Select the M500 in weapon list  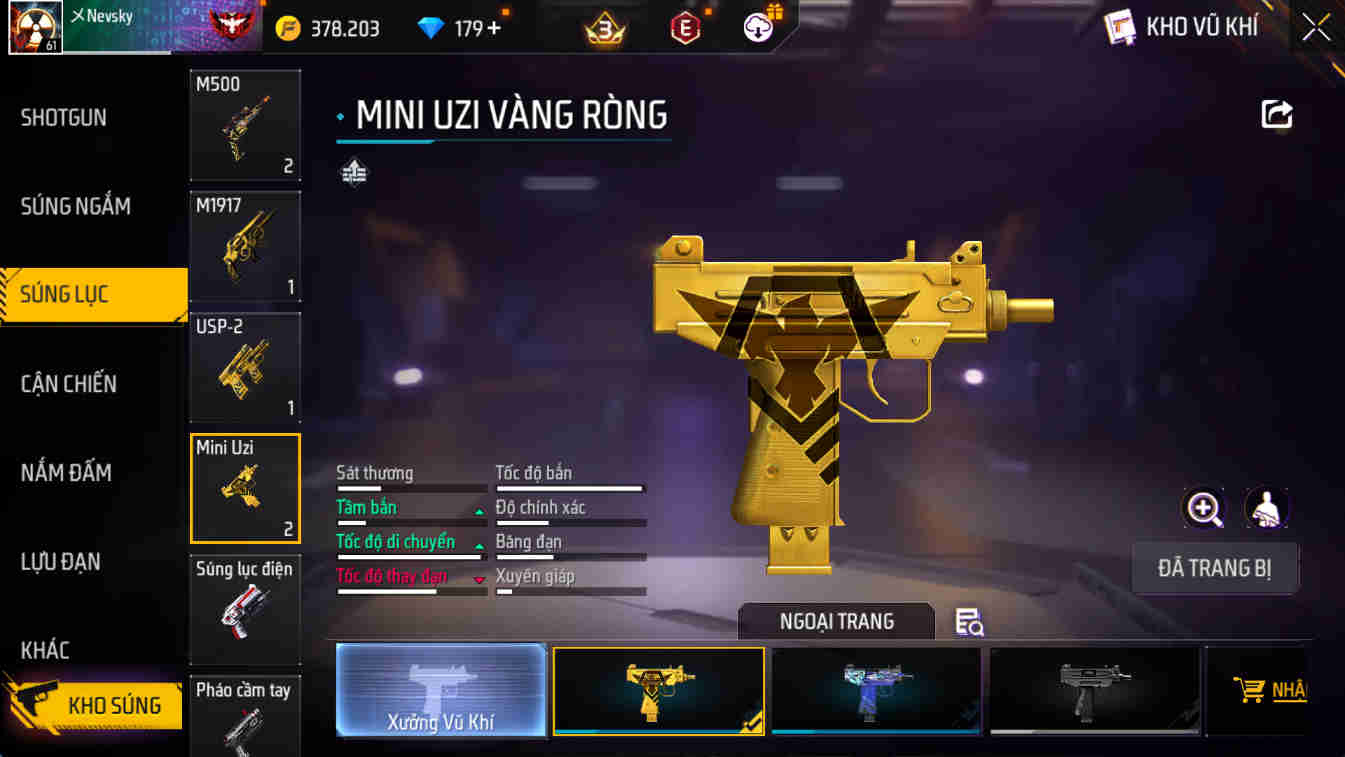245,124
